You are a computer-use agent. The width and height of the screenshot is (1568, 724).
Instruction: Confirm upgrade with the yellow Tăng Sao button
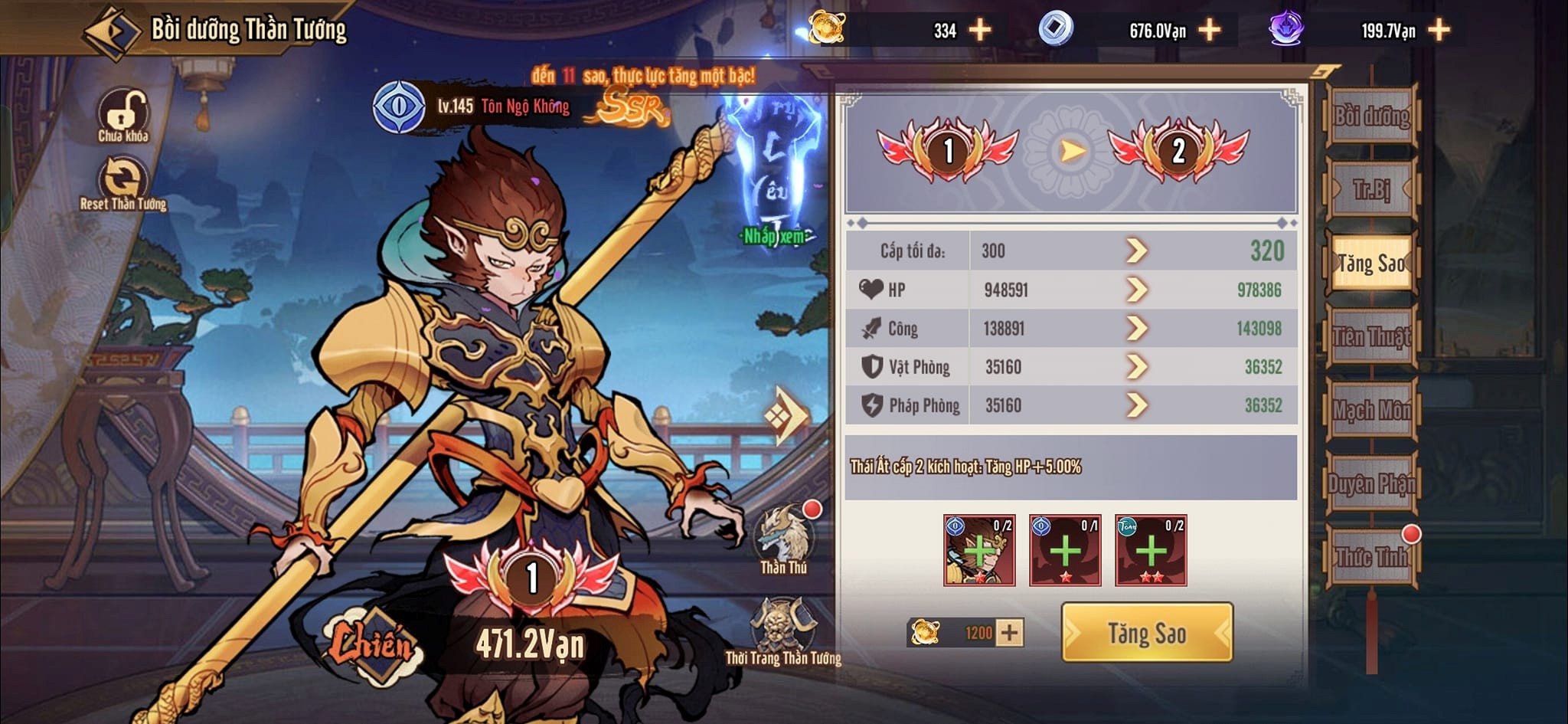pos(1146,633)
